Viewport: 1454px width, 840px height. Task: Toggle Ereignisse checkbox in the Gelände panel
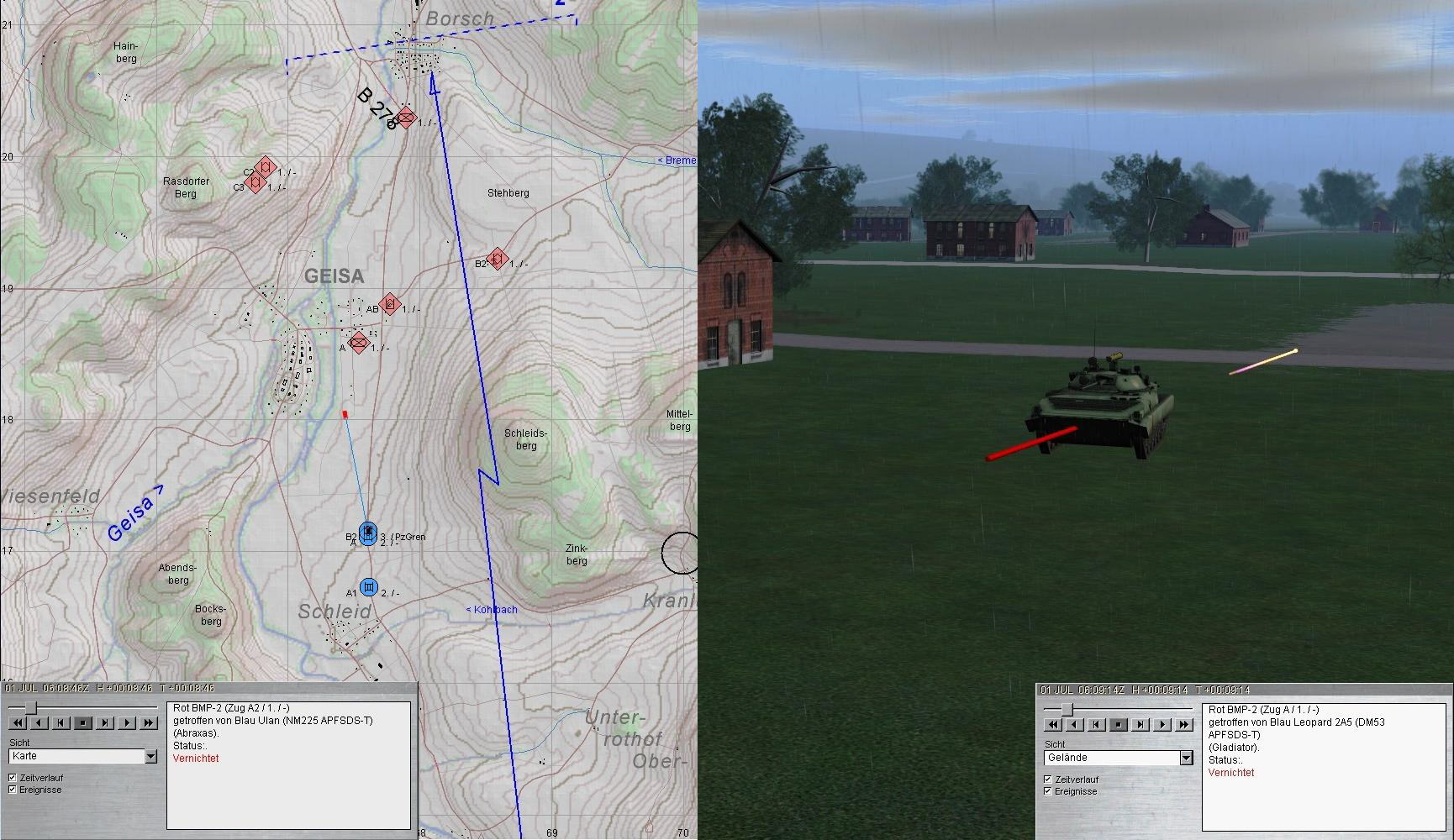1048,791
